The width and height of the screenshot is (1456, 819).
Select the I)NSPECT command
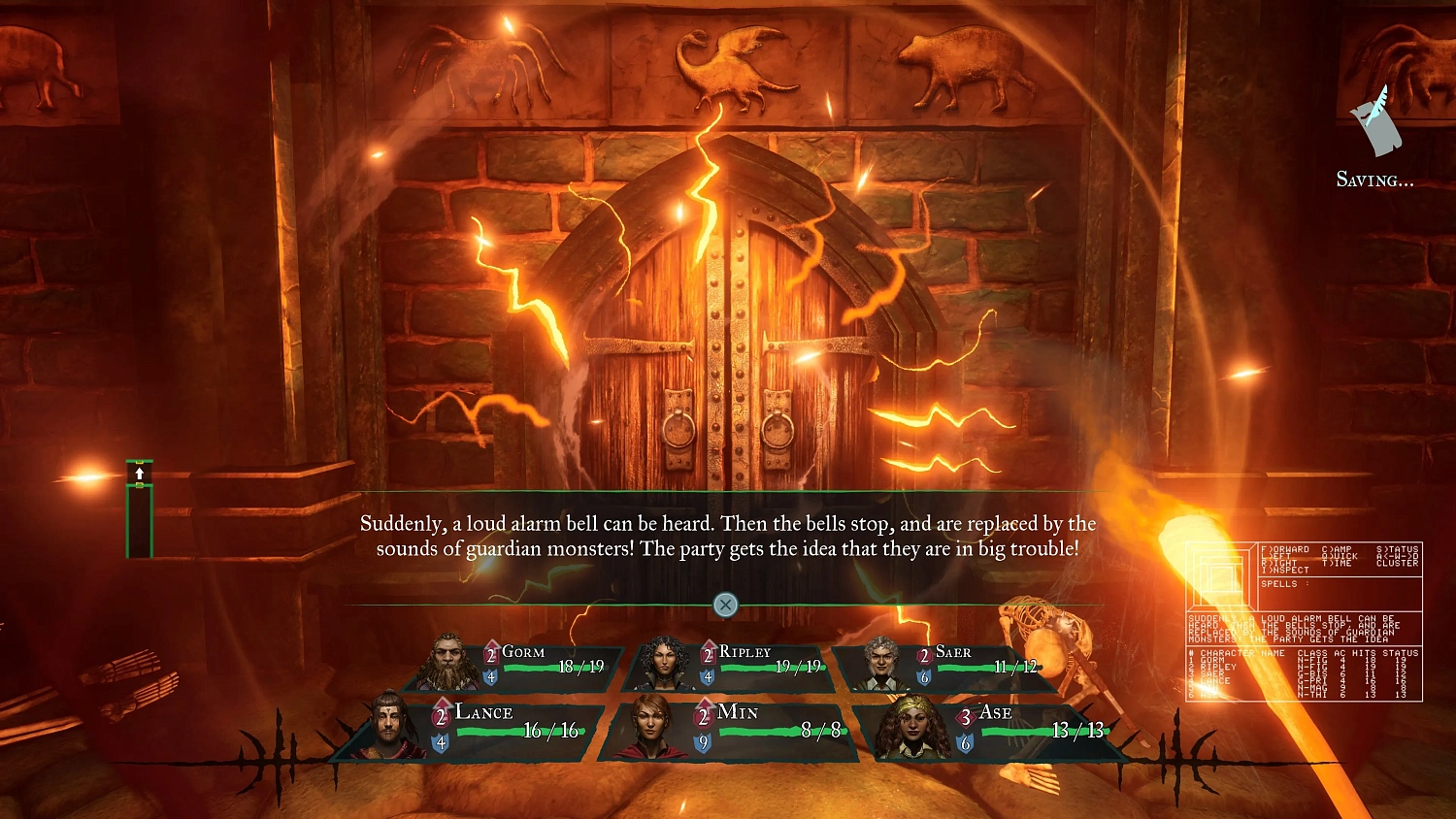pos(1285,570)
